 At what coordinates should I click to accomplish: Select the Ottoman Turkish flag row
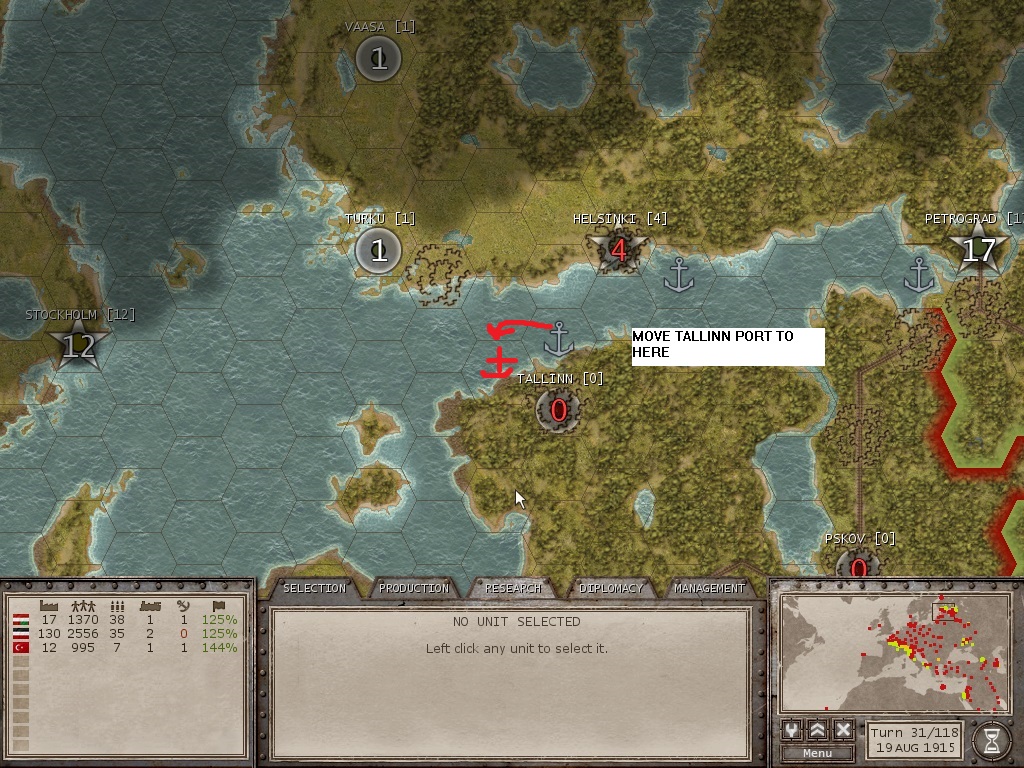(x=19, y=647)
